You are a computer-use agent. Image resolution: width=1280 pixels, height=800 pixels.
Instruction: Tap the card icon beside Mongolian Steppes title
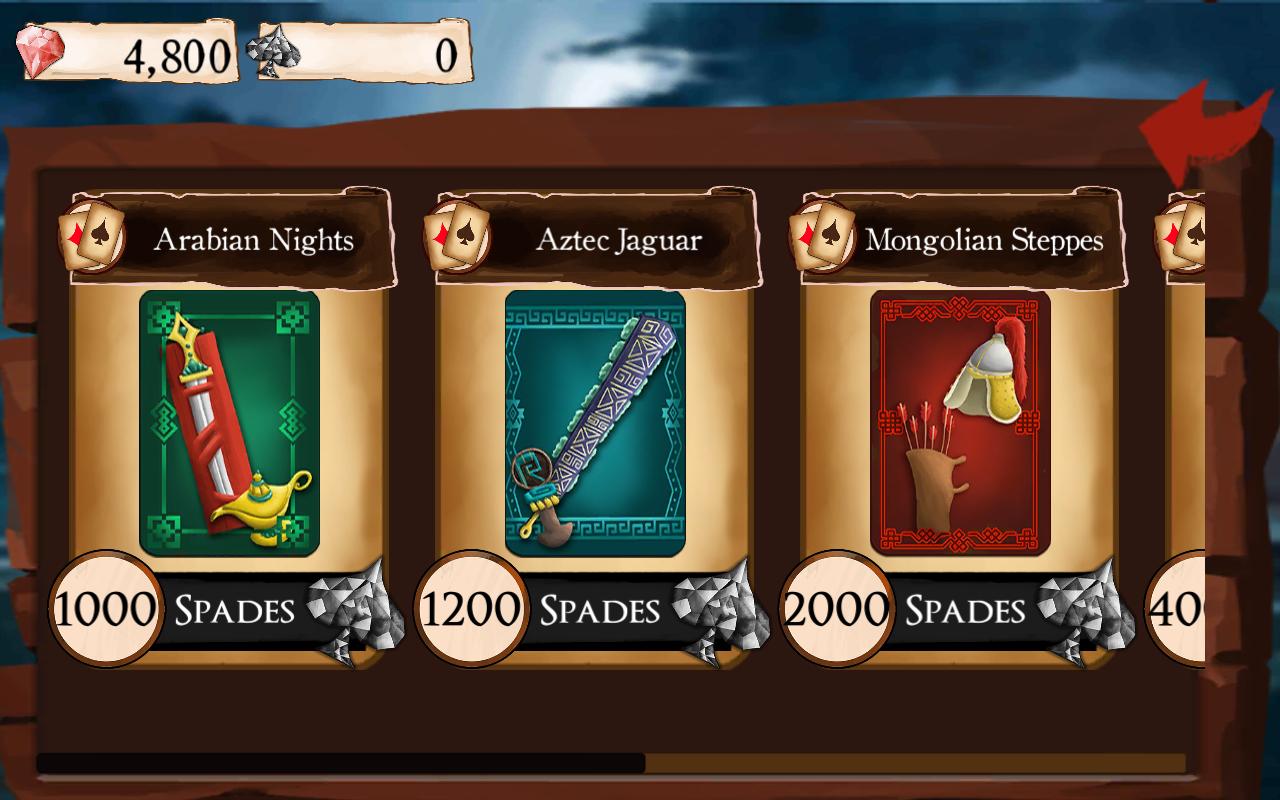822,234
